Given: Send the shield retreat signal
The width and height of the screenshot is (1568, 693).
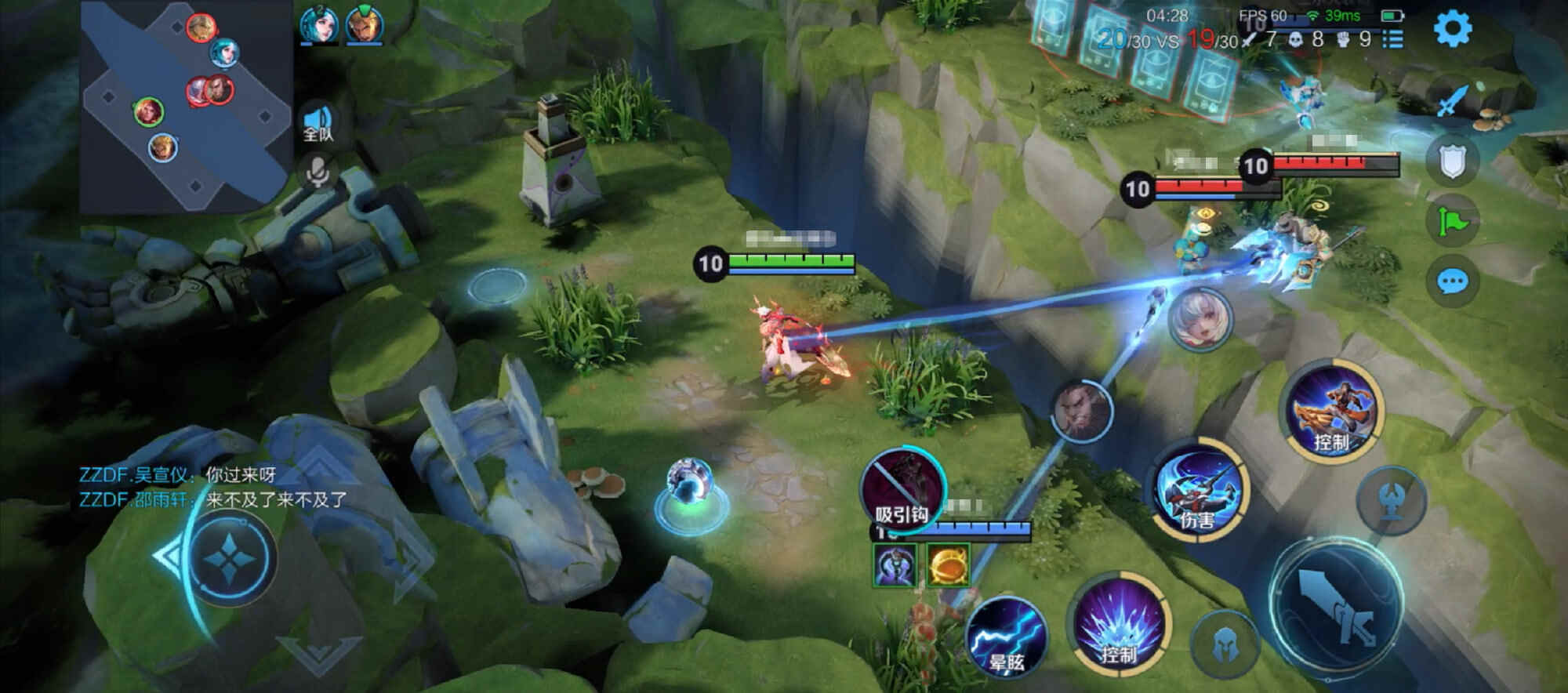Looking at the screenshot, I should pos(1452,161).
